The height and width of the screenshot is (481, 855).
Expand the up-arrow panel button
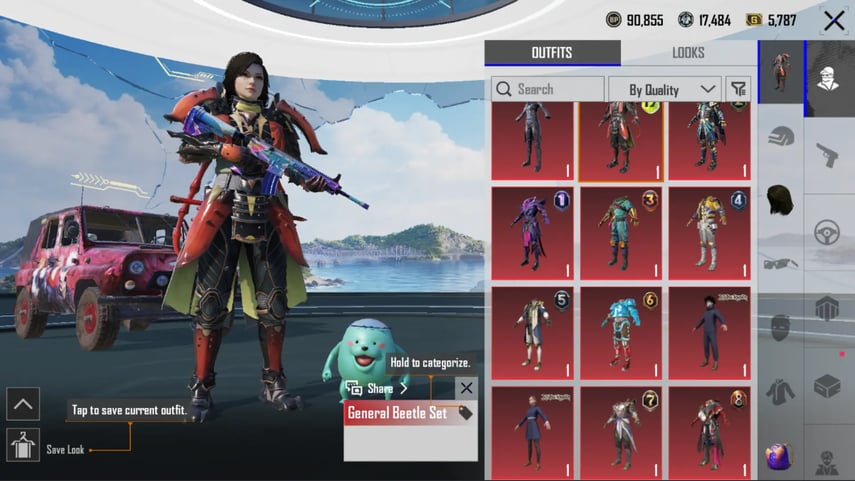point(22,404)
